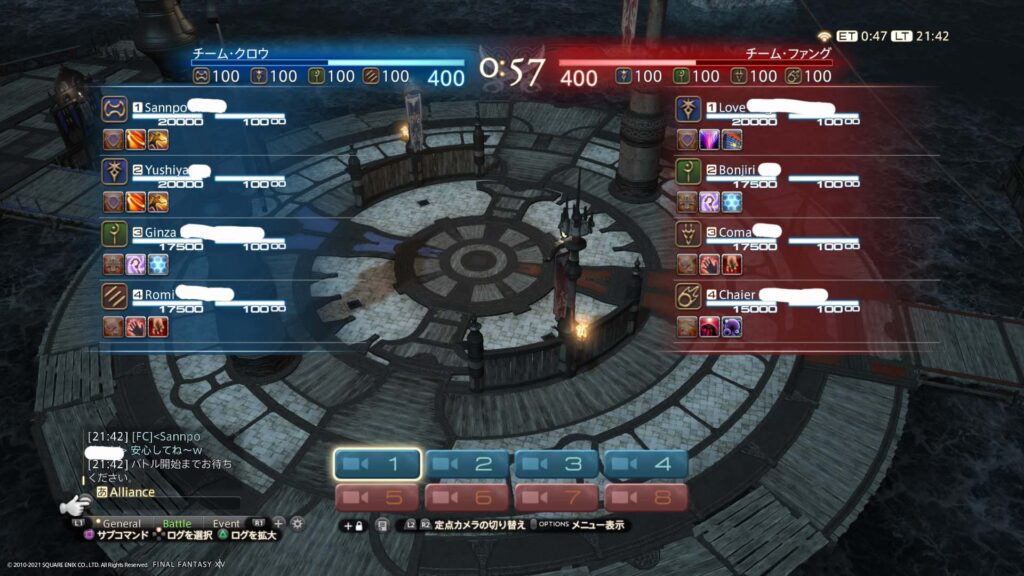Select red camera 6 view

[x=468, y=497]
